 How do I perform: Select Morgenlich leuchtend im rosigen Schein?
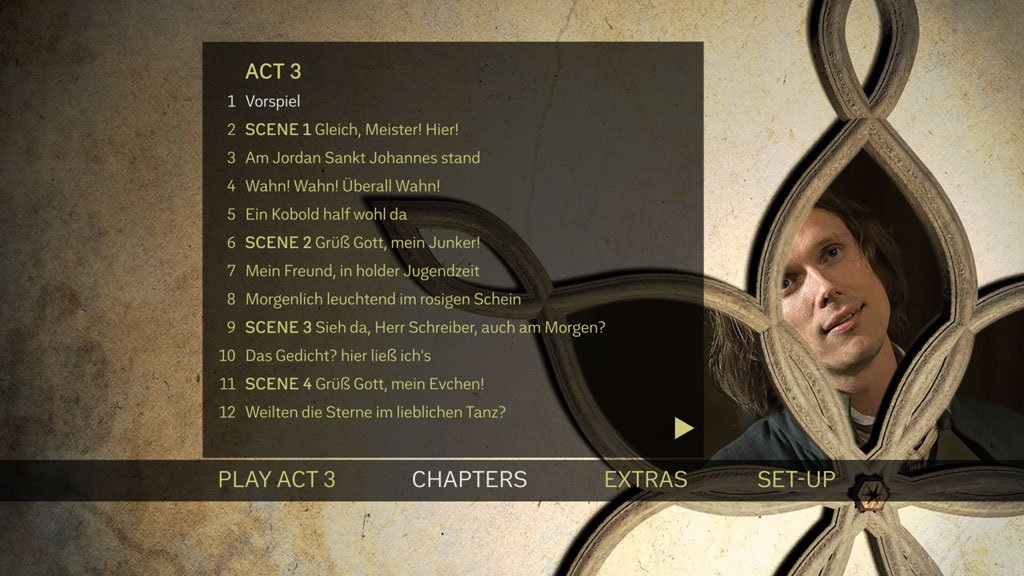[x=382, y=298]
